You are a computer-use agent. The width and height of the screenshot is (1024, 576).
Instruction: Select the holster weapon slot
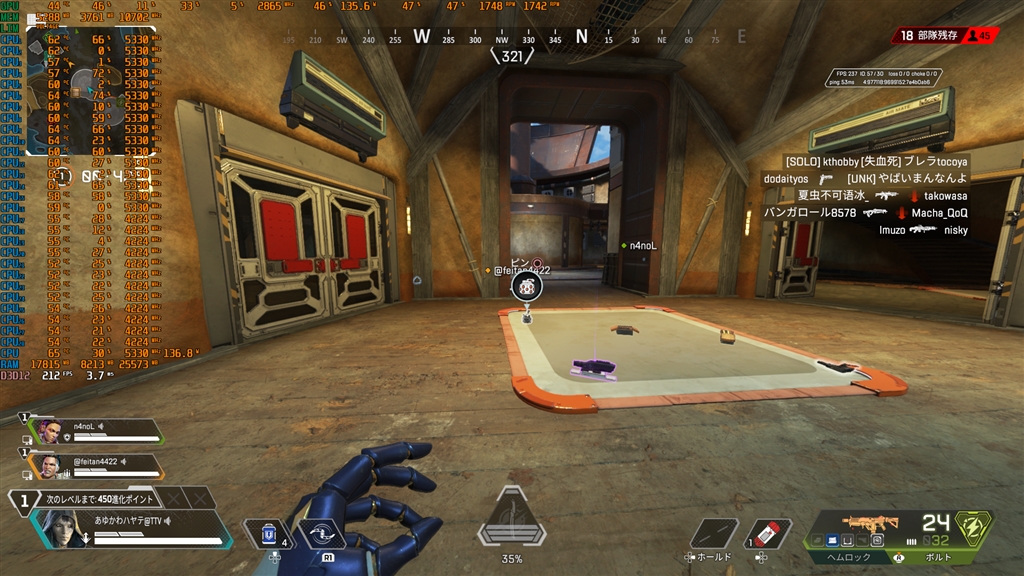[714, 534]
